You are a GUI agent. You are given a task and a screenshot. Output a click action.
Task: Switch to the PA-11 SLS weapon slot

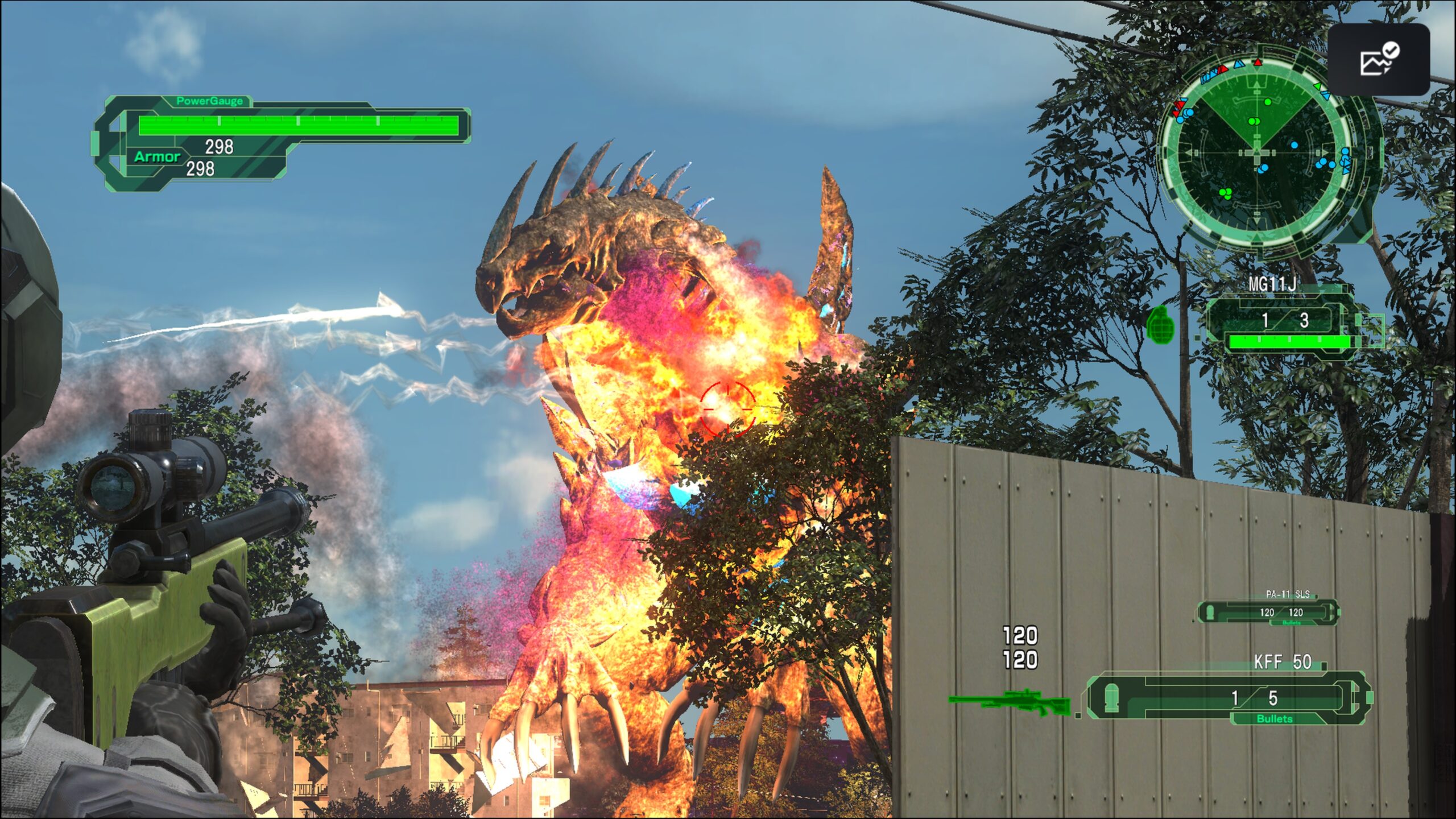1268,612
